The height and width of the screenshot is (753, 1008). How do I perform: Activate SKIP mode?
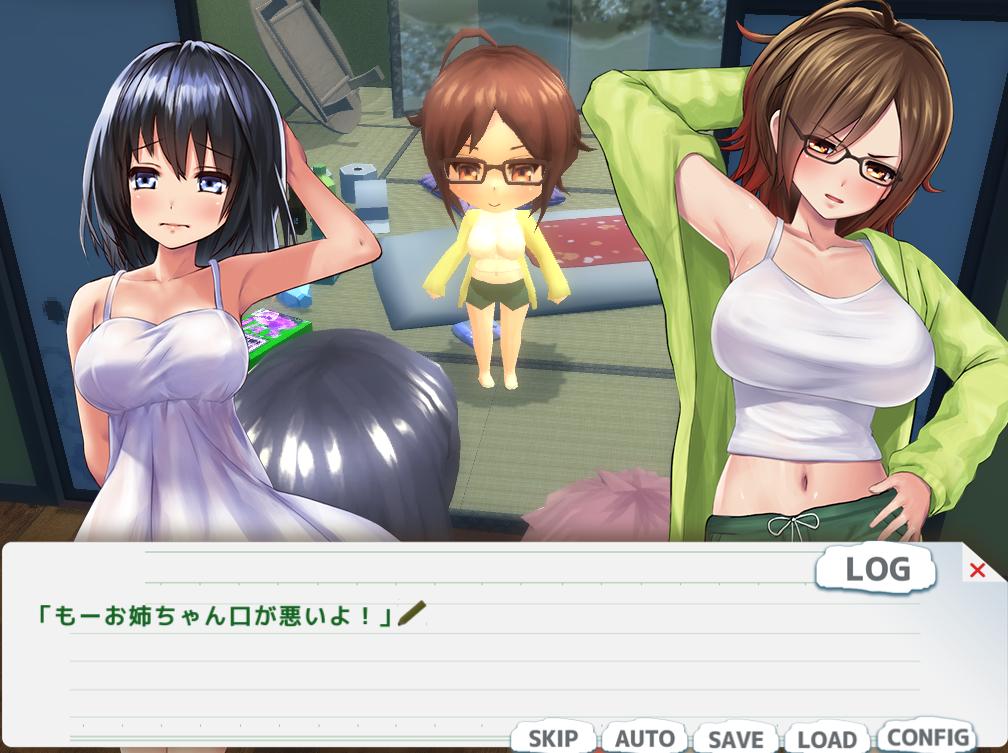553,739
